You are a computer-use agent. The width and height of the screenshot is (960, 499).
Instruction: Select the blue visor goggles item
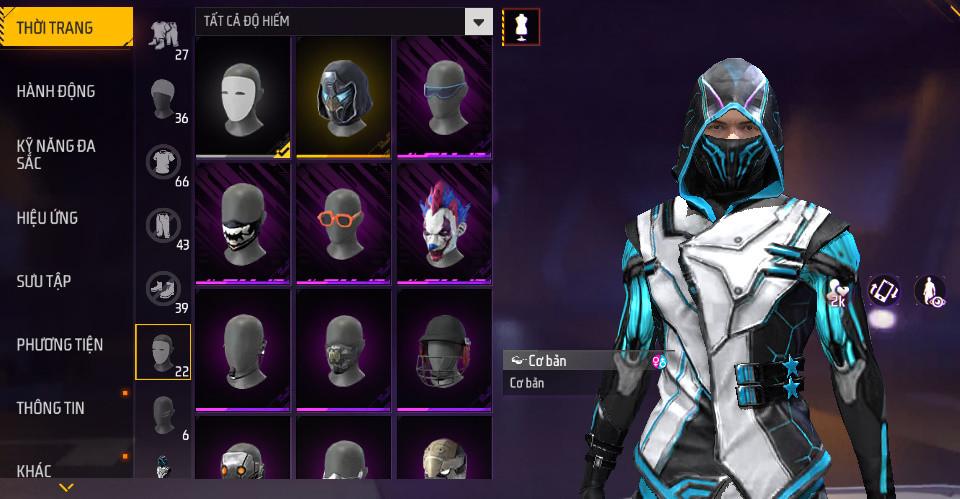click(444, 97)
